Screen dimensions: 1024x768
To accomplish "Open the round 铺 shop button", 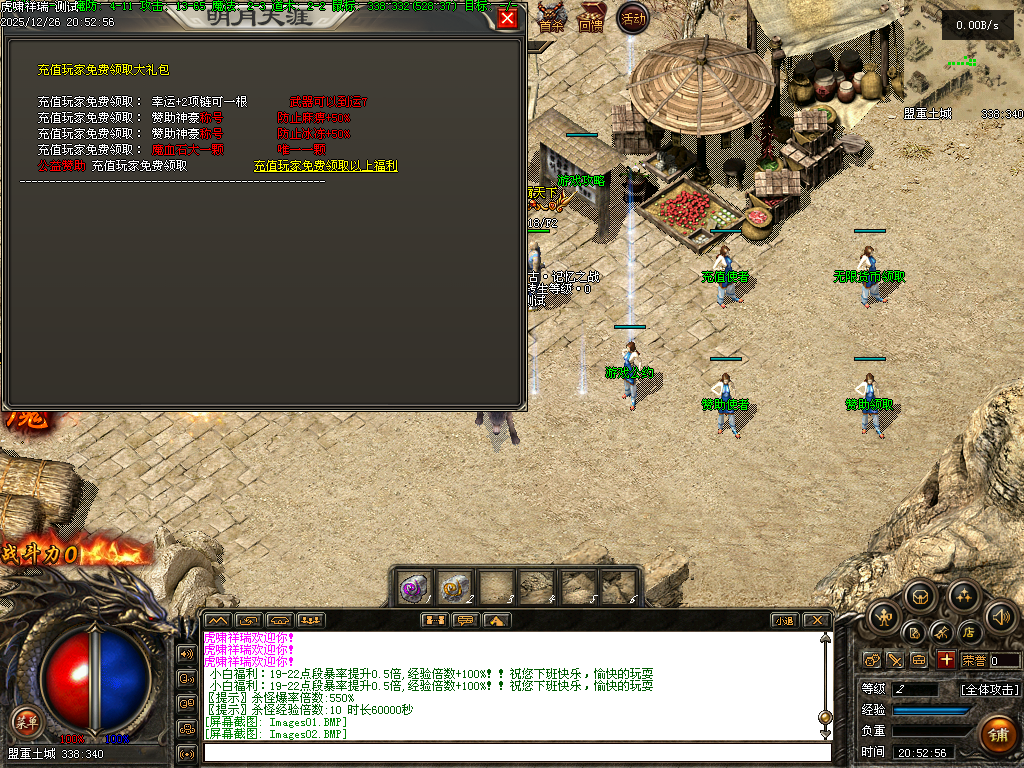I will pyautogui.click(x=996, y=734).
